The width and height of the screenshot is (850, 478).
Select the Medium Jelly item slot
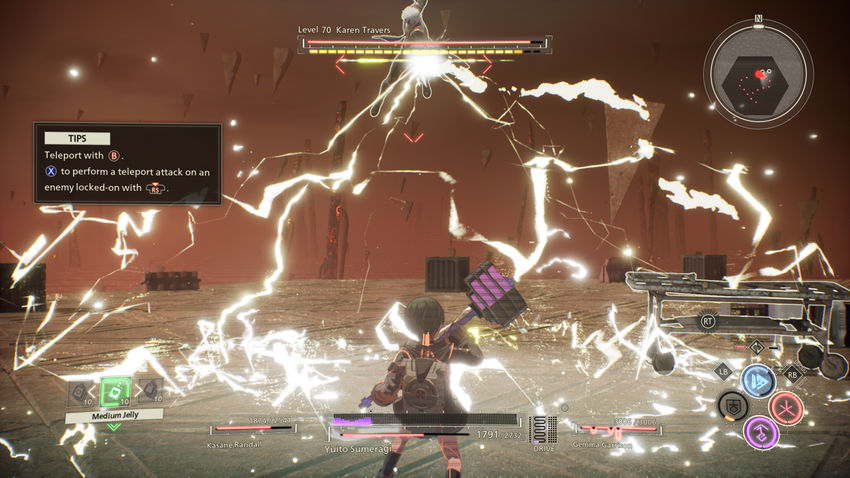point(116,391)
